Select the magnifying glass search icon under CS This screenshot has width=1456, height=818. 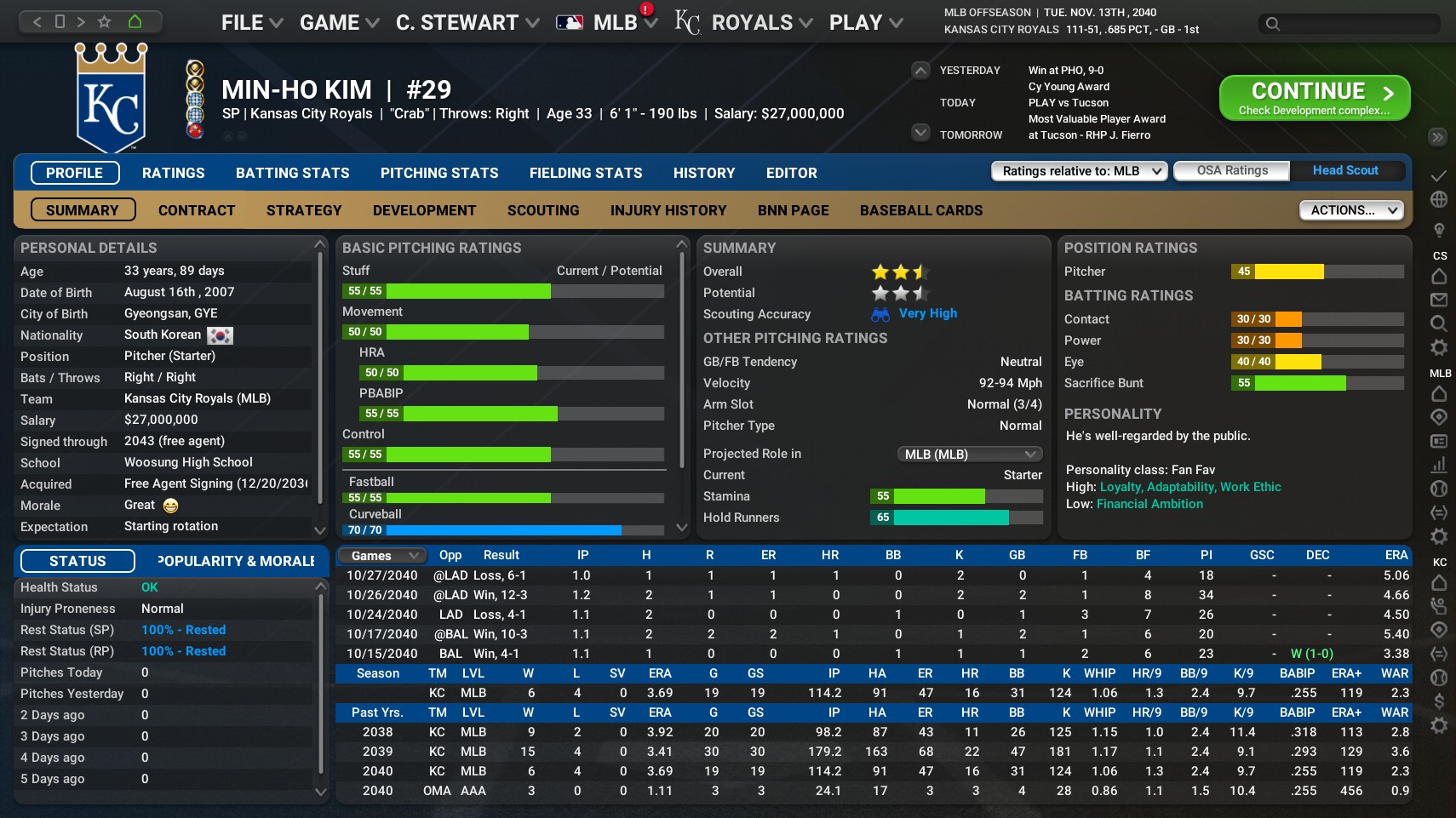pos(1439,321)
